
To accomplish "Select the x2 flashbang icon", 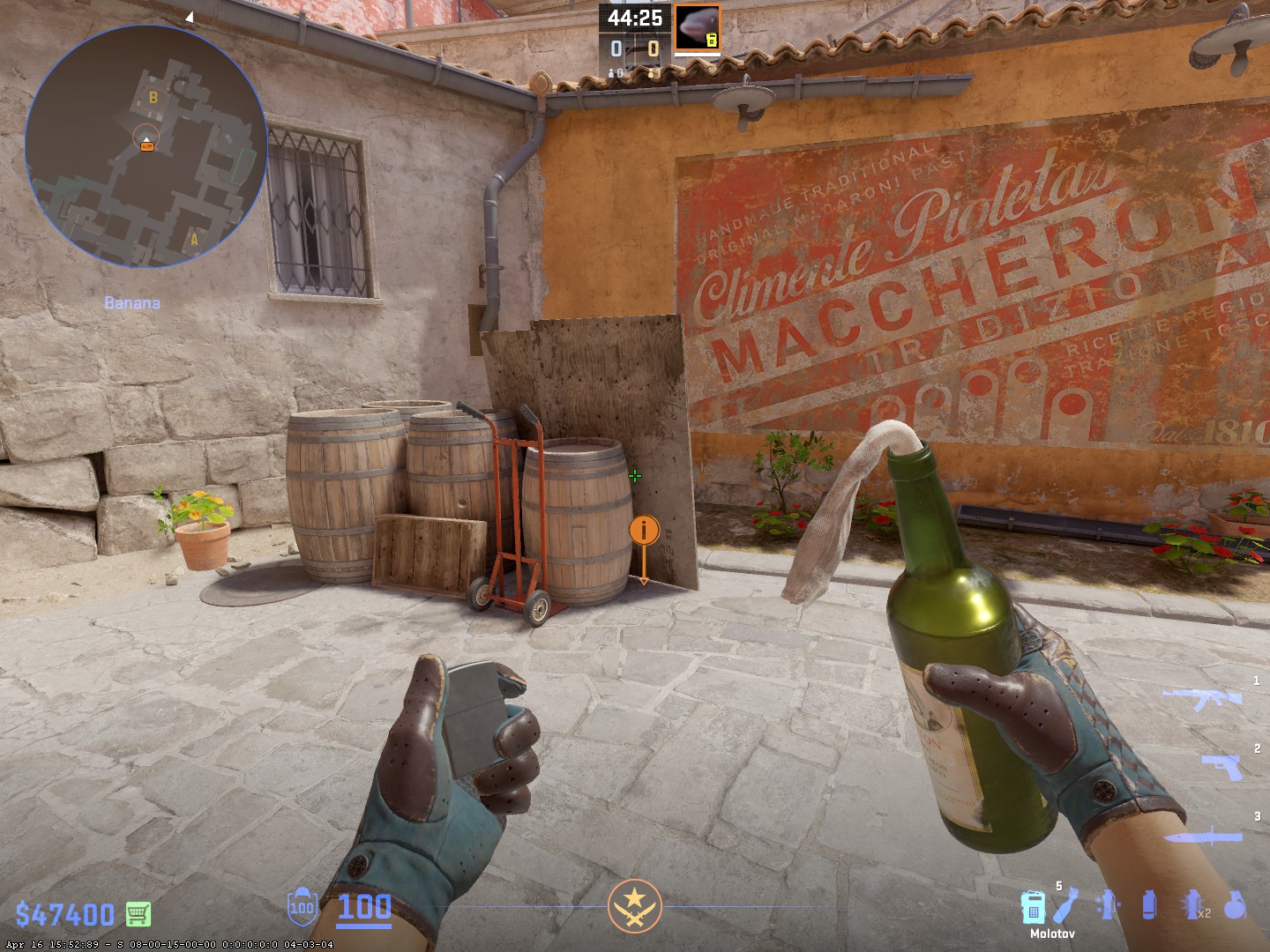I will [1192, 906].
